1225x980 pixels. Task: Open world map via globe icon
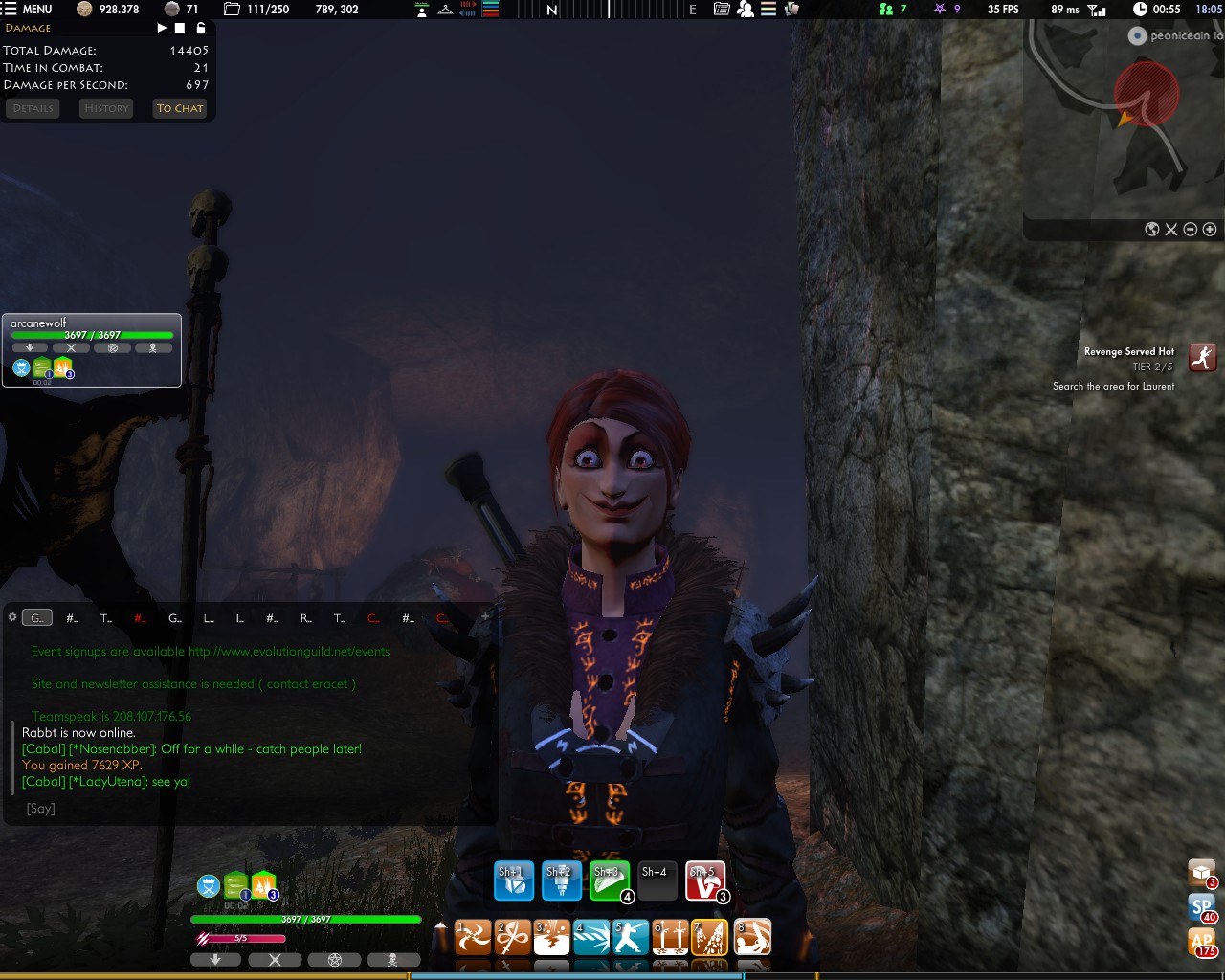click(1152, 229)
